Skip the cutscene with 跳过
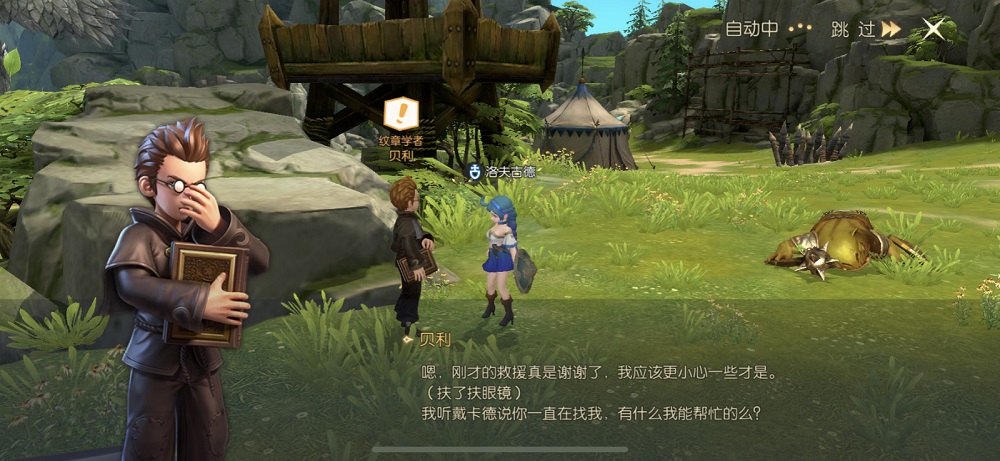The width and height of the screenshot is (1000, 461). 865,29
